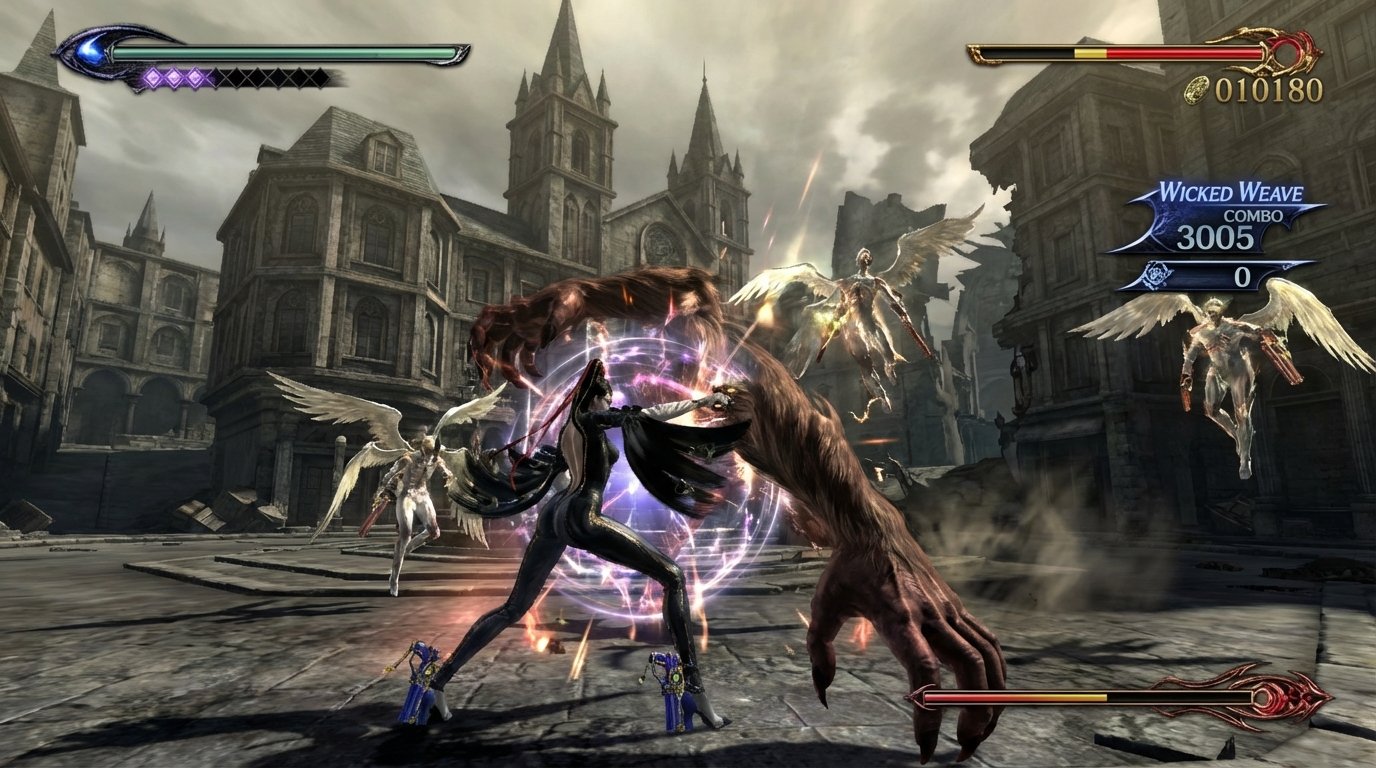Expand the Wicked Weave combo panel
Viewport: 1376px width, 768px height.
pyautogui.click(x=1230, y=210)
